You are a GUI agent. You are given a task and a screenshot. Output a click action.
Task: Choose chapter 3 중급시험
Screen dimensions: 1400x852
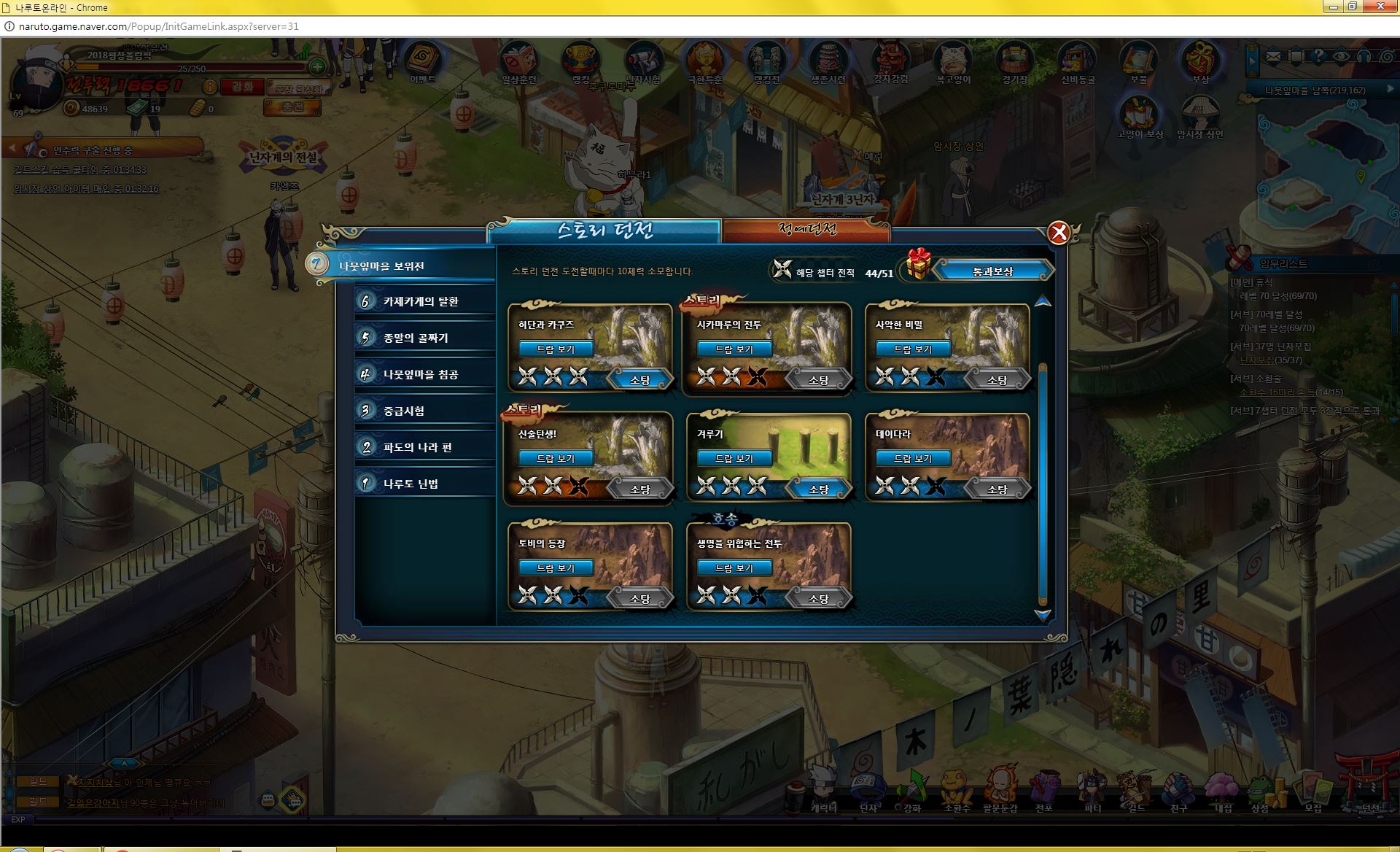404,411
